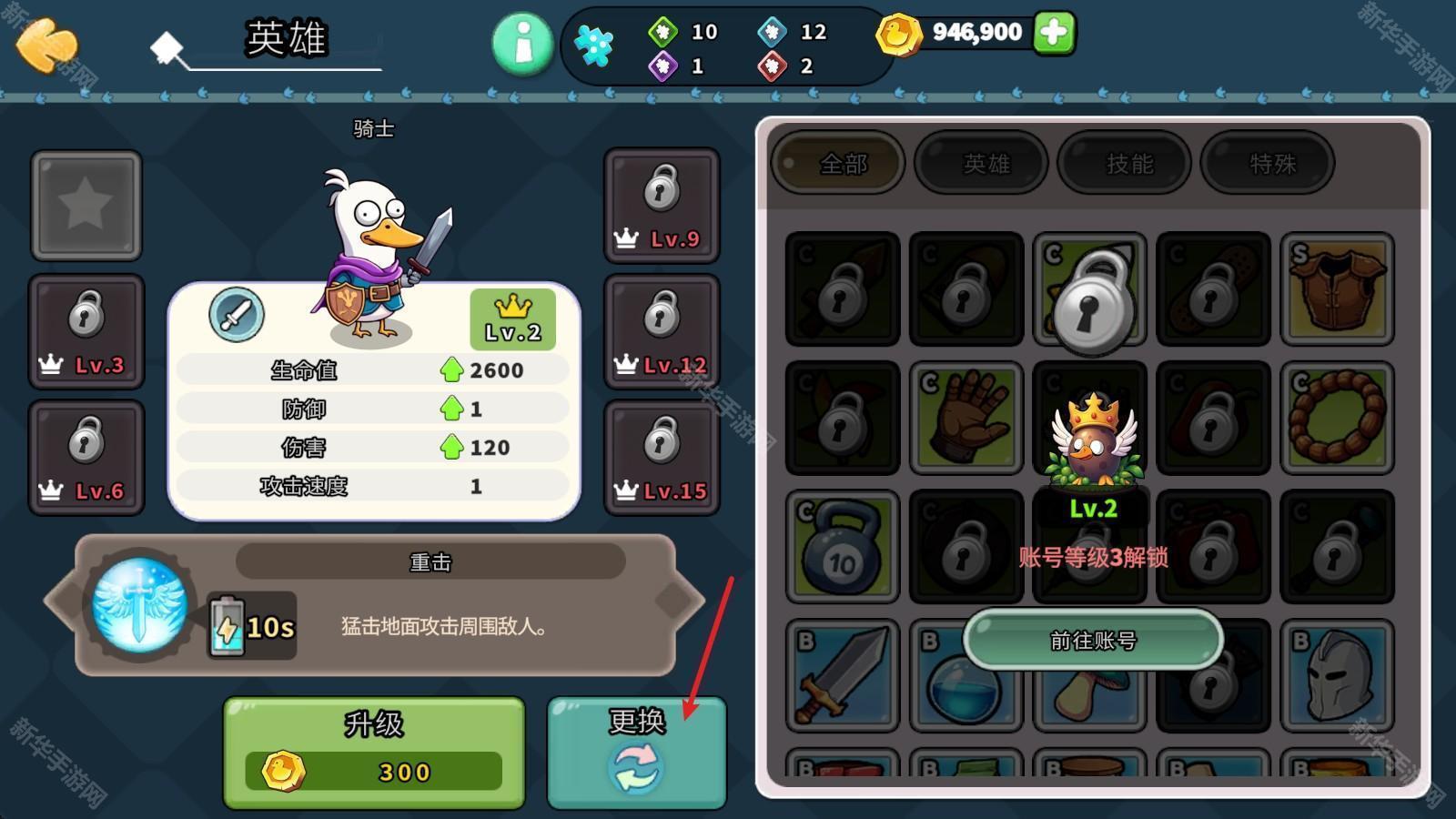
Task: Open the sword weapon item in the grid
Action: click(x=841, y=676)
